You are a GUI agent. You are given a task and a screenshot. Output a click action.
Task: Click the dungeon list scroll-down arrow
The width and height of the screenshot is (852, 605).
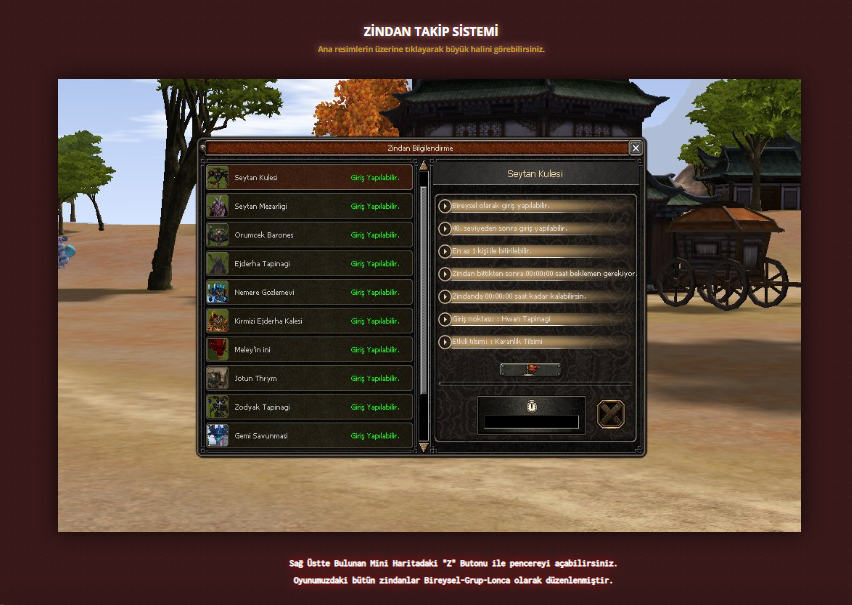coord(423,447)
